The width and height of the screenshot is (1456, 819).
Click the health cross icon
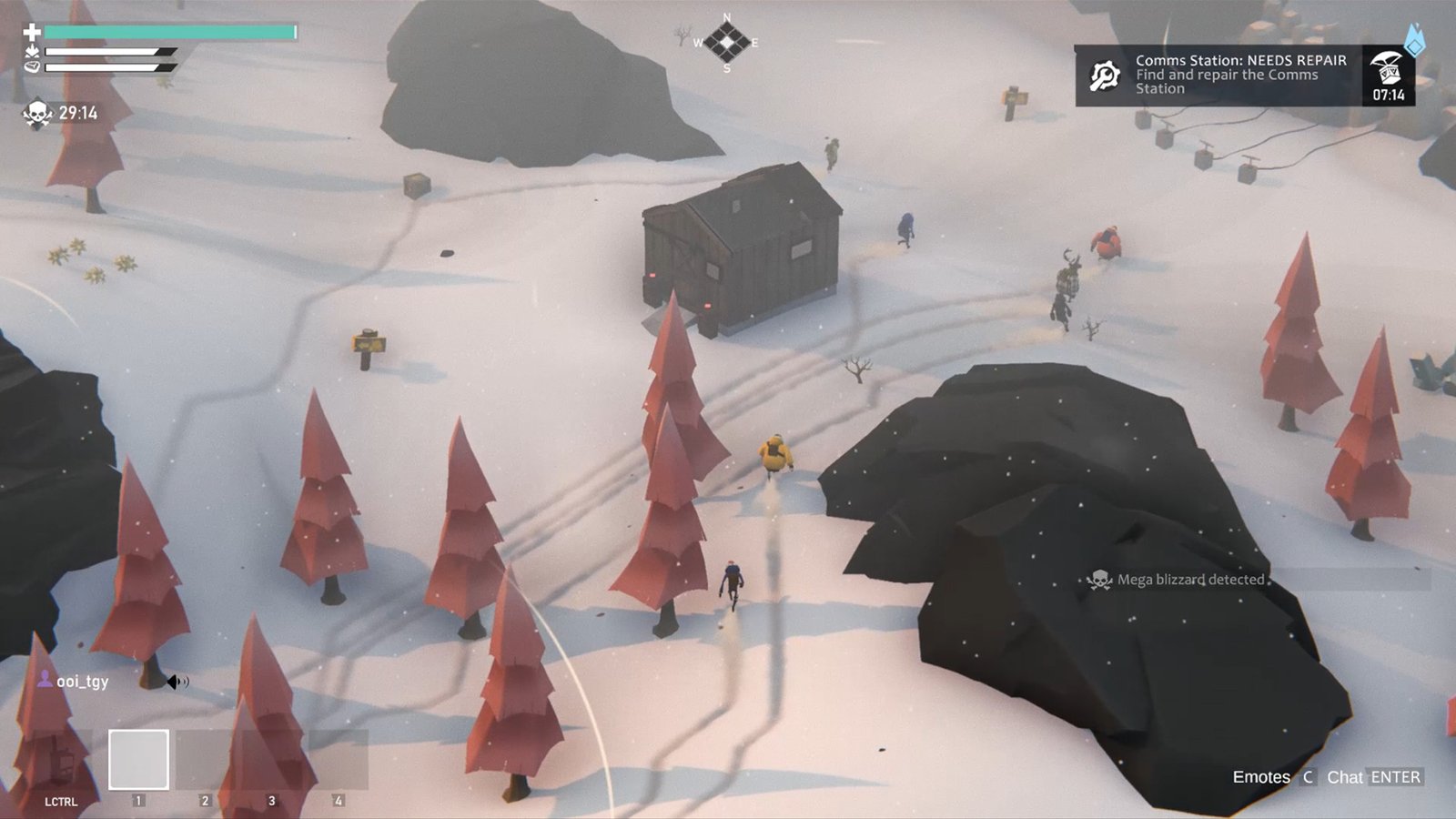(x=32, y=32)
